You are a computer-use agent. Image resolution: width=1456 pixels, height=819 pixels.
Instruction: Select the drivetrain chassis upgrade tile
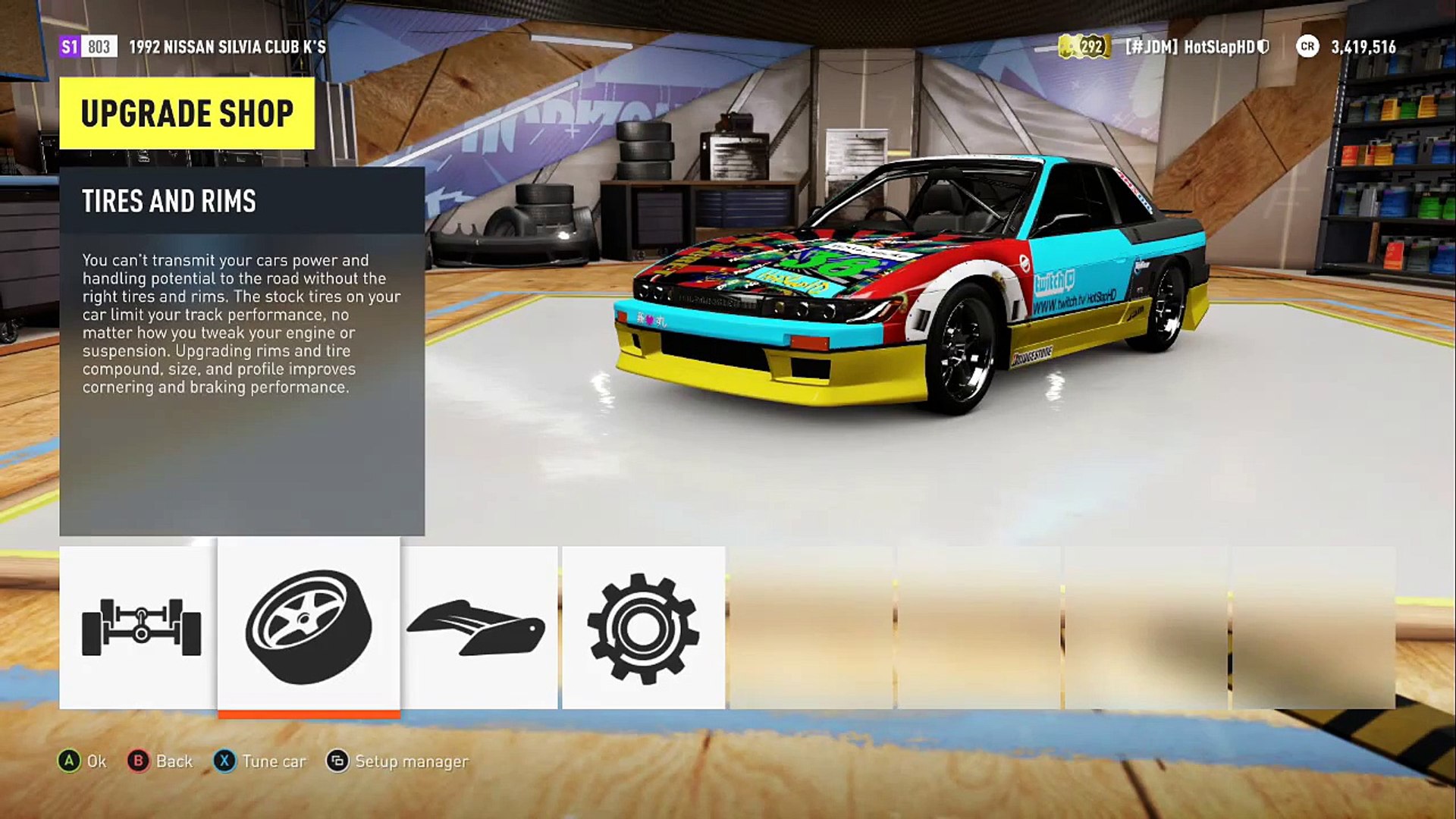coord(139,627)
